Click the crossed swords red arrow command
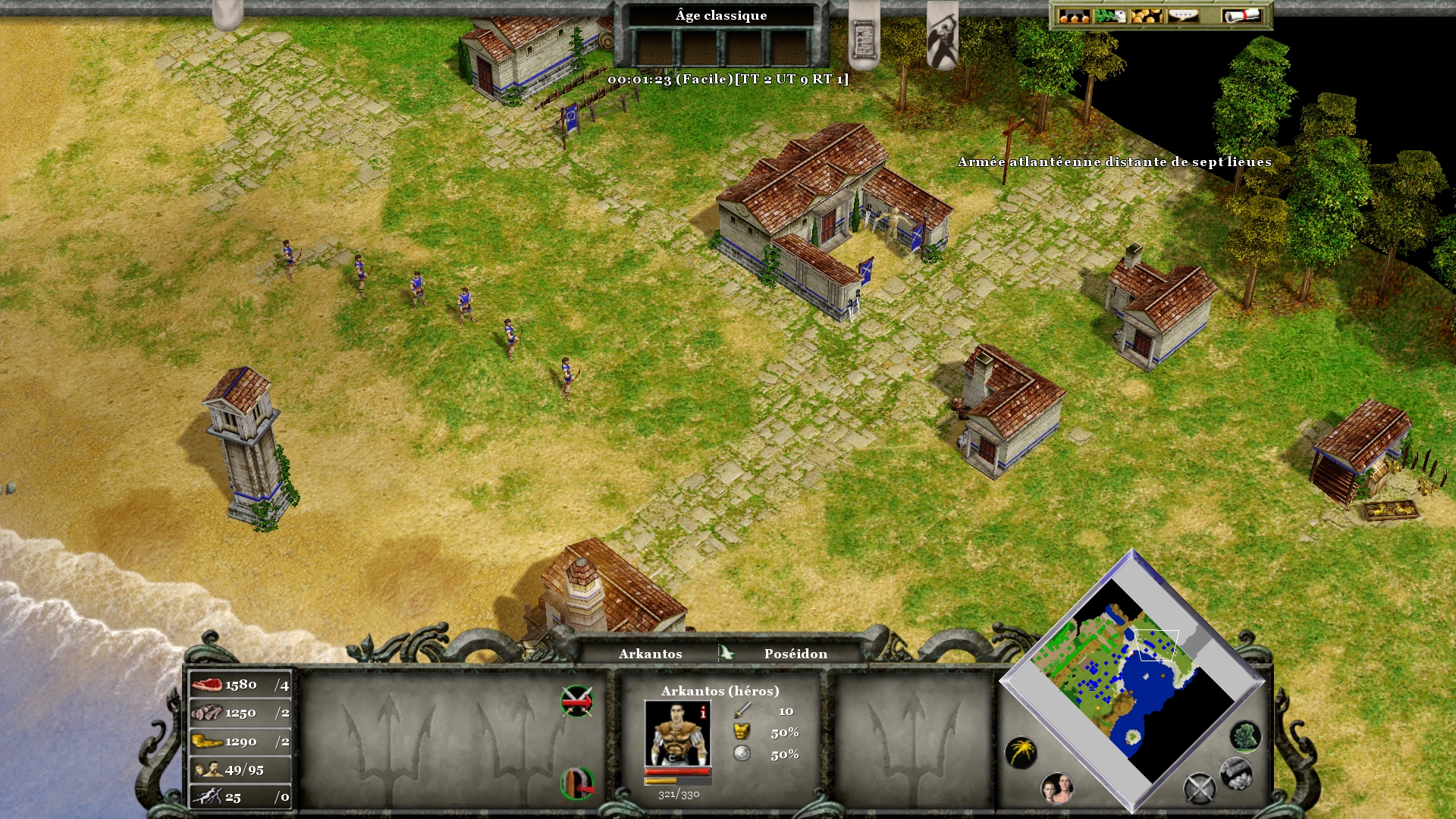 [576, 701]
